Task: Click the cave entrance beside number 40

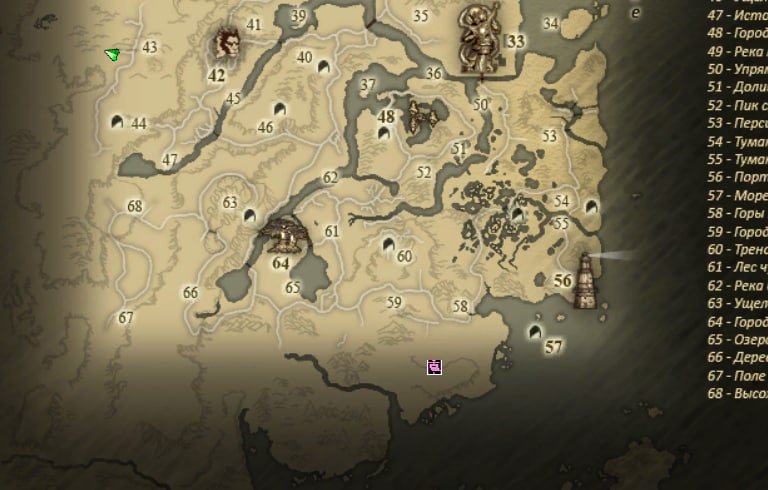Action: (323, 68)
